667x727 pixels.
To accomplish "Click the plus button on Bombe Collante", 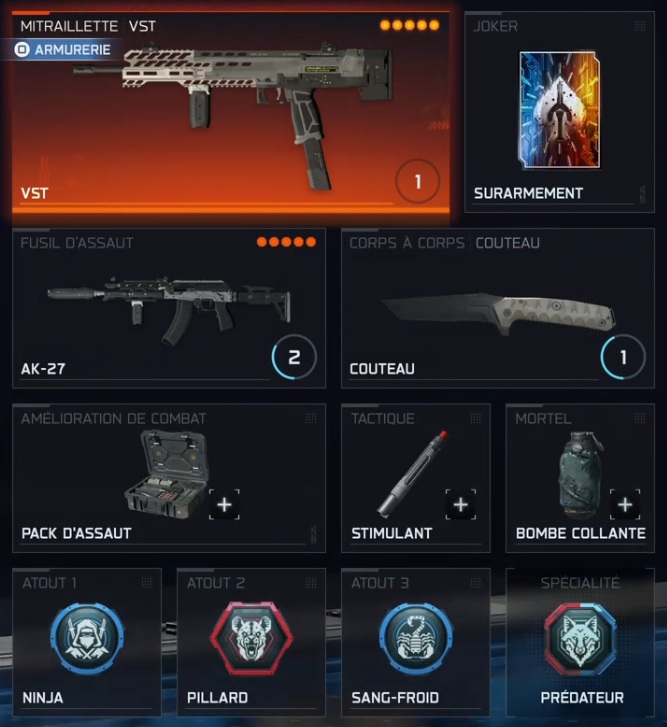I will 625,505.
